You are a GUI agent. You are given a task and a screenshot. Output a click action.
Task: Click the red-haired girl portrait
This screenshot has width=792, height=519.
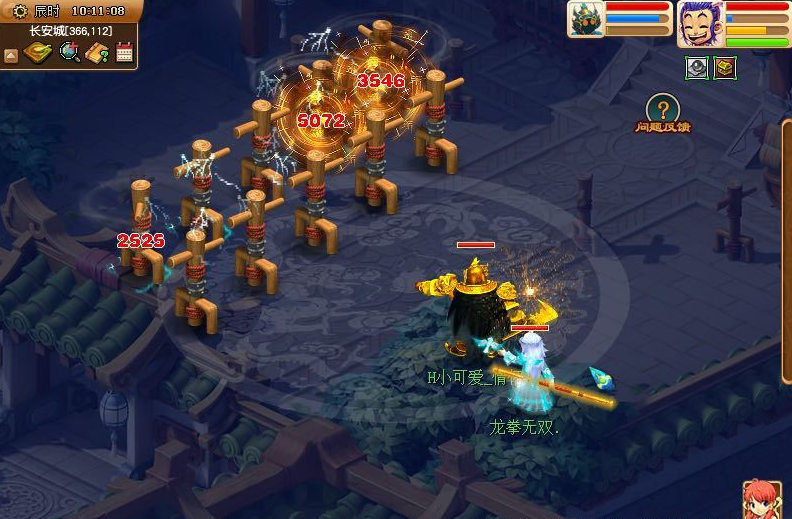[762, 500]
